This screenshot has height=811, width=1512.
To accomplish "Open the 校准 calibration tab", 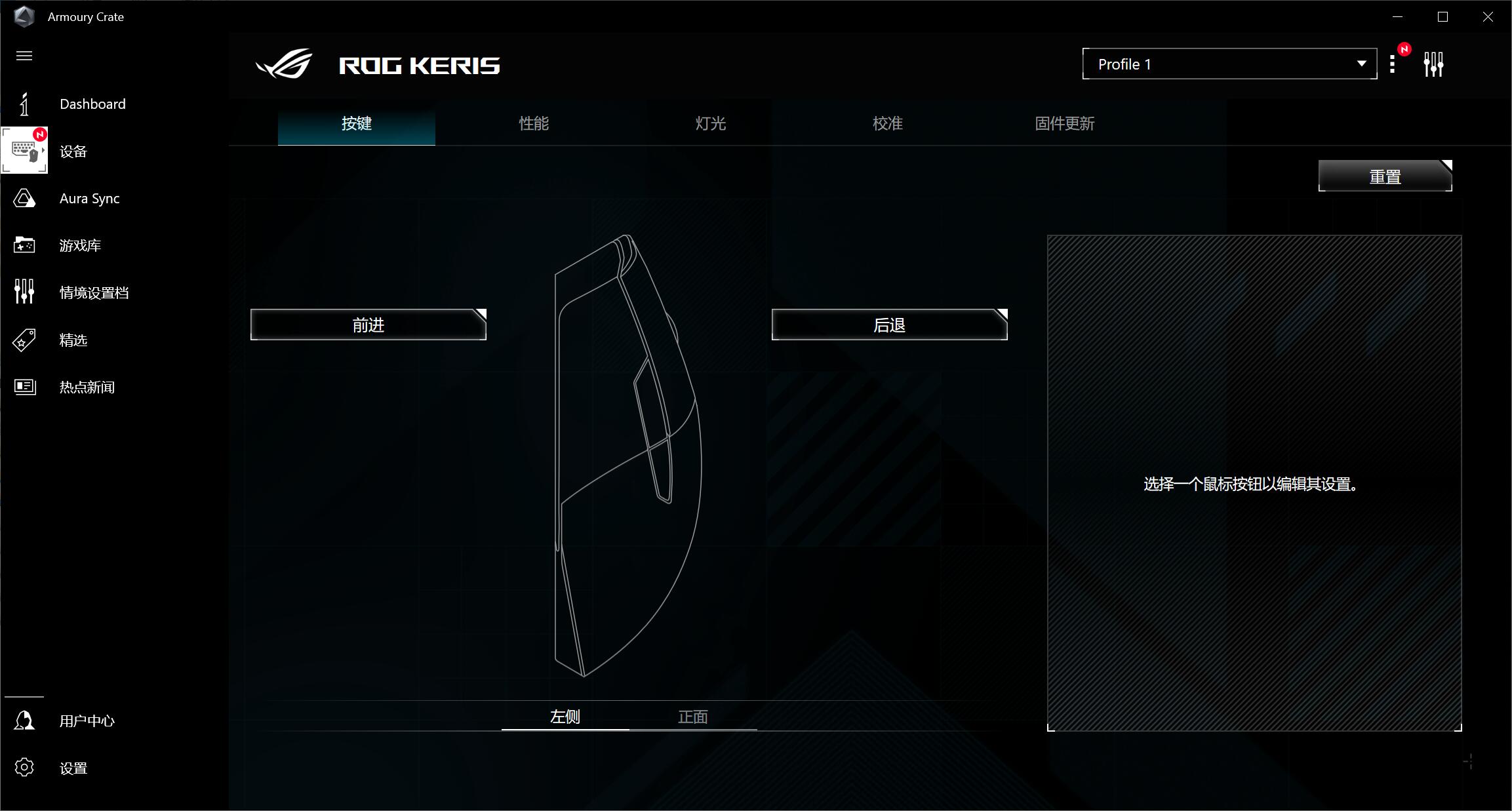I will 888,123.
